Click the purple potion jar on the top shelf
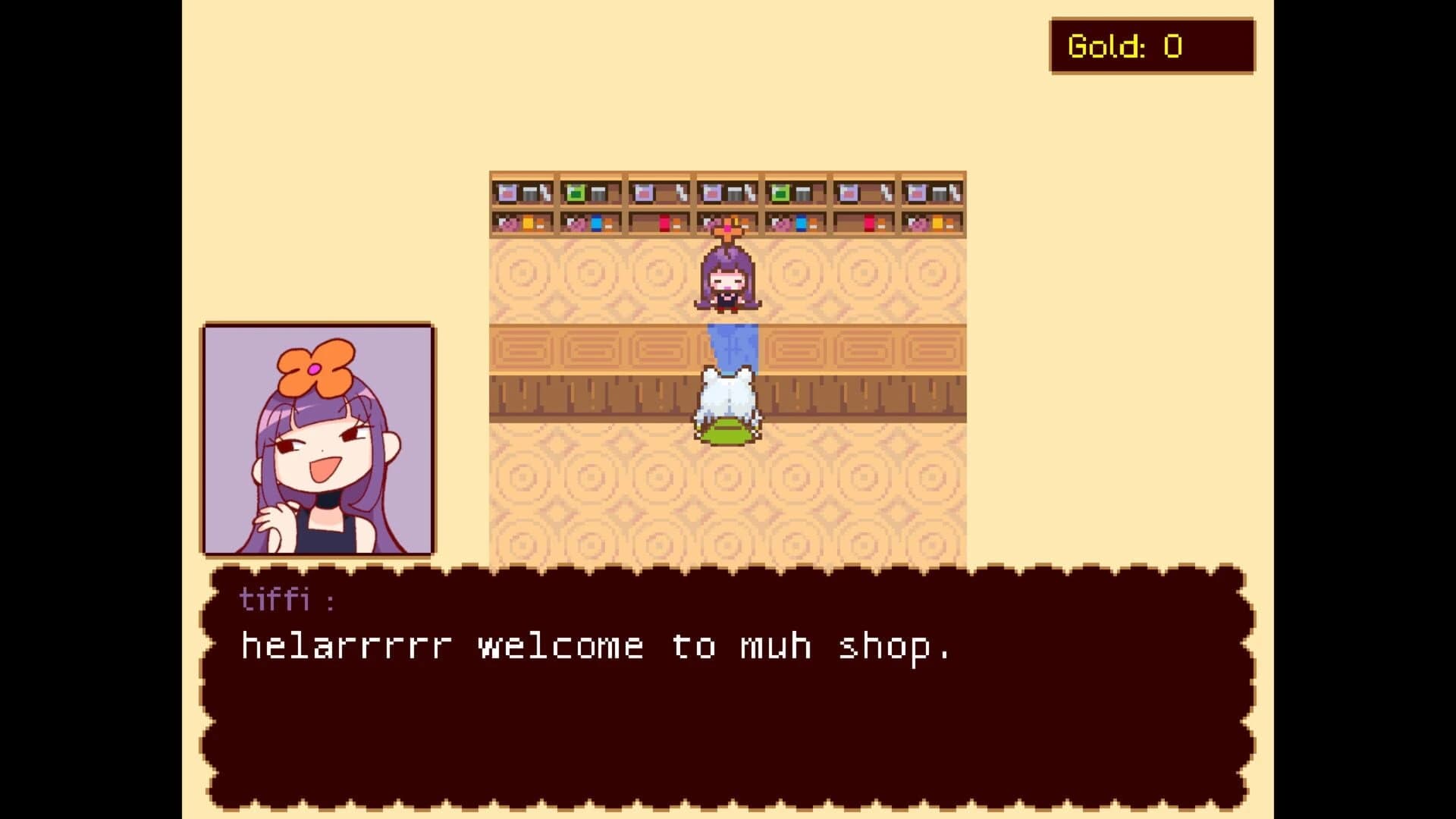Screen dimensions: 1456x819 pos(508,192)
